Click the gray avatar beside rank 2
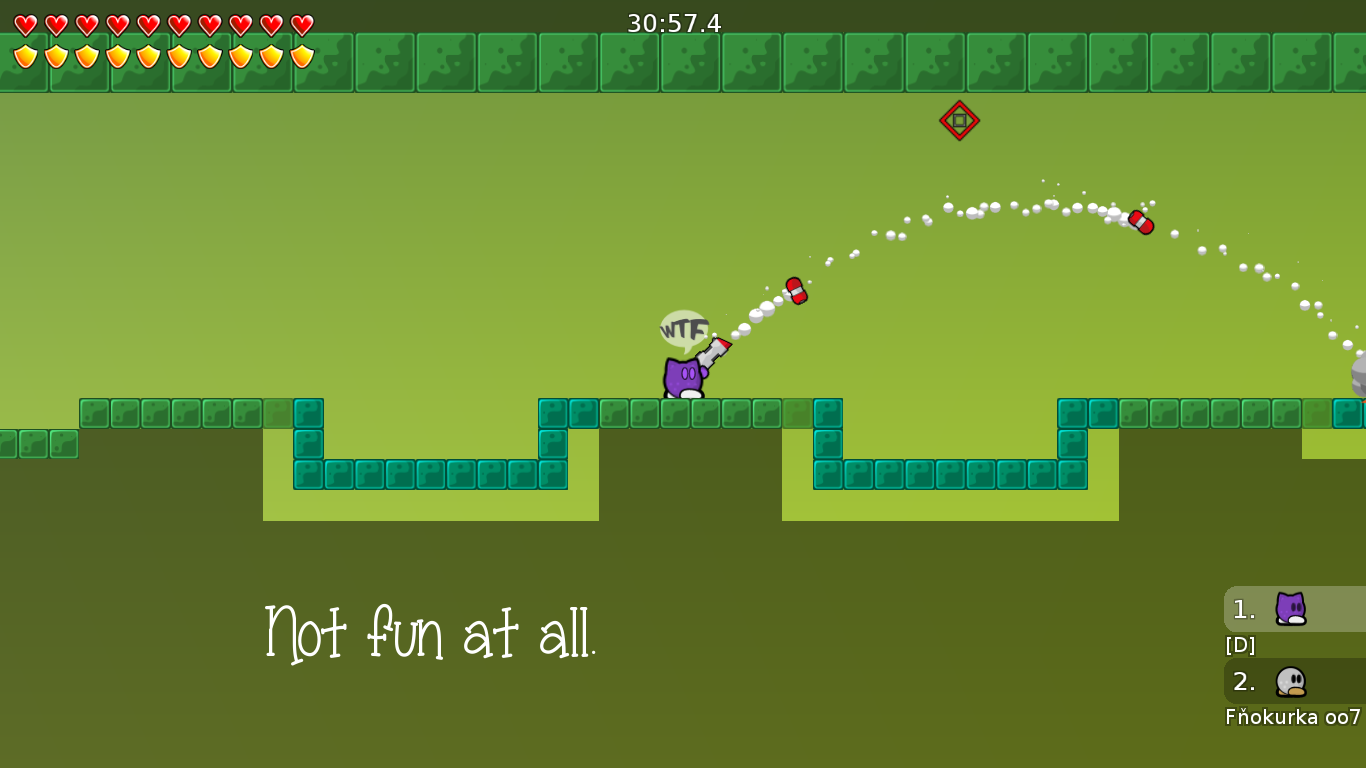Screen dimensions: 1366x768 click(x=1291, y=683)
